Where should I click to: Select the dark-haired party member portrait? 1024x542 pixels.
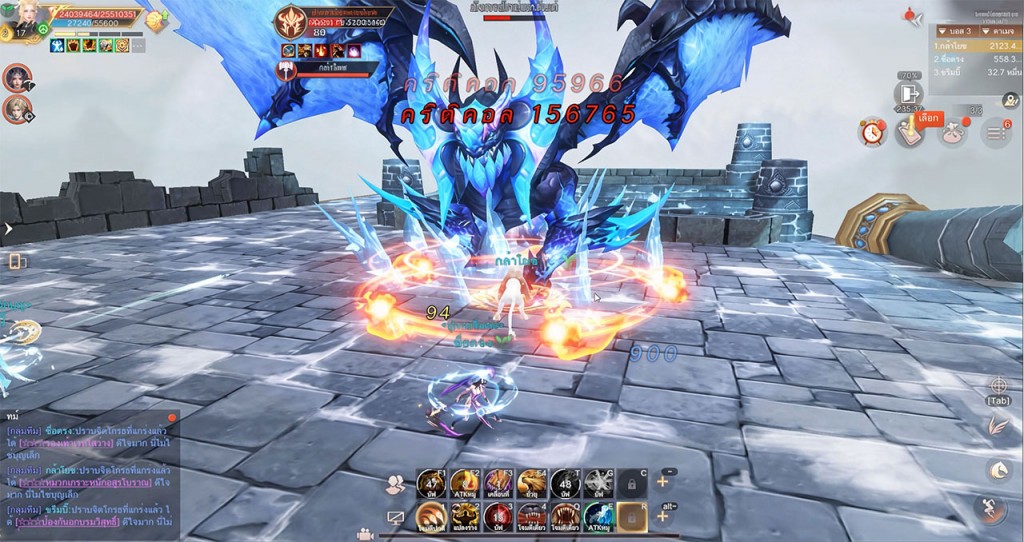tap(17, 77)
